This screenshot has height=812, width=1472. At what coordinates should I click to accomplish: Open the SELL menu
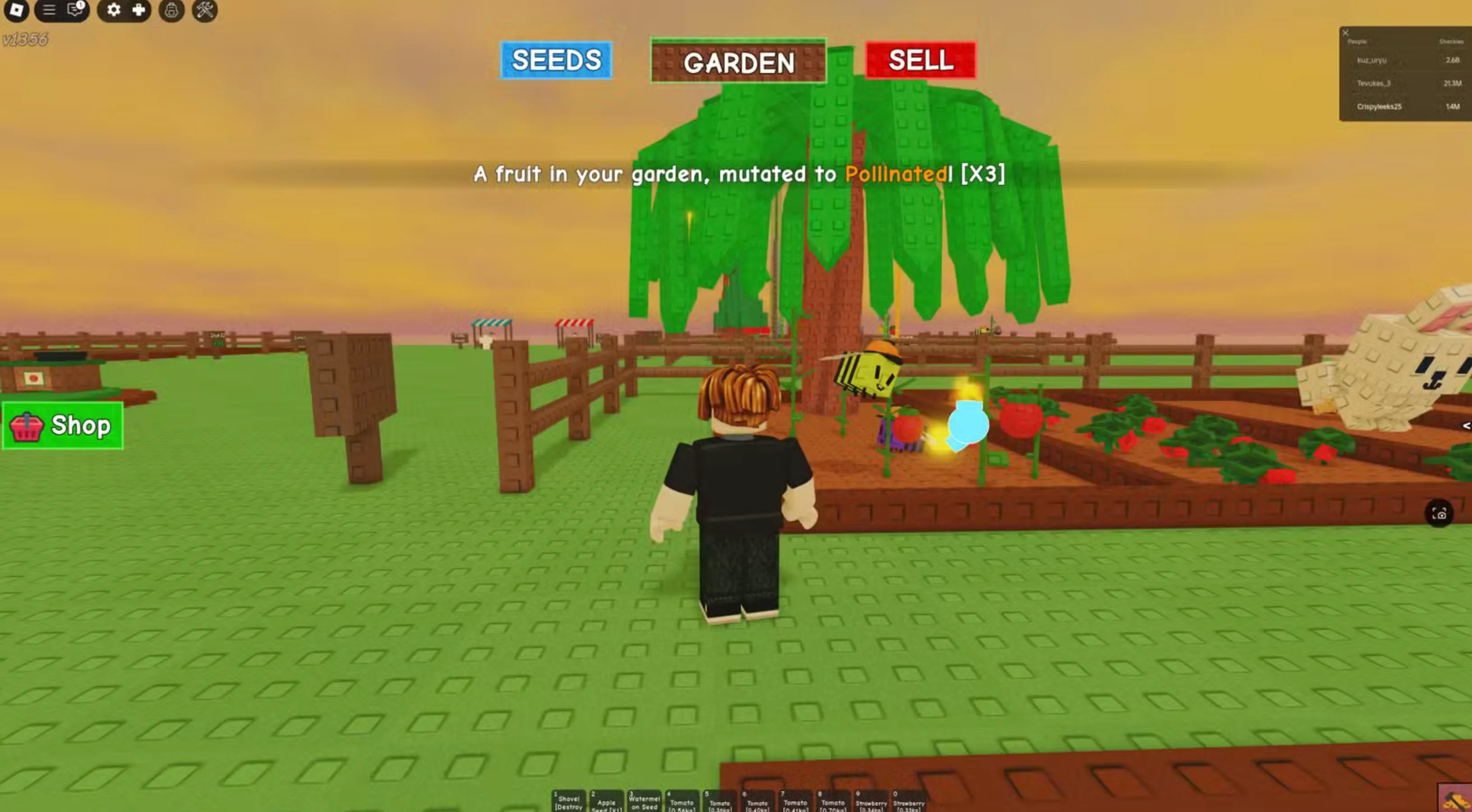click(922, 60)
